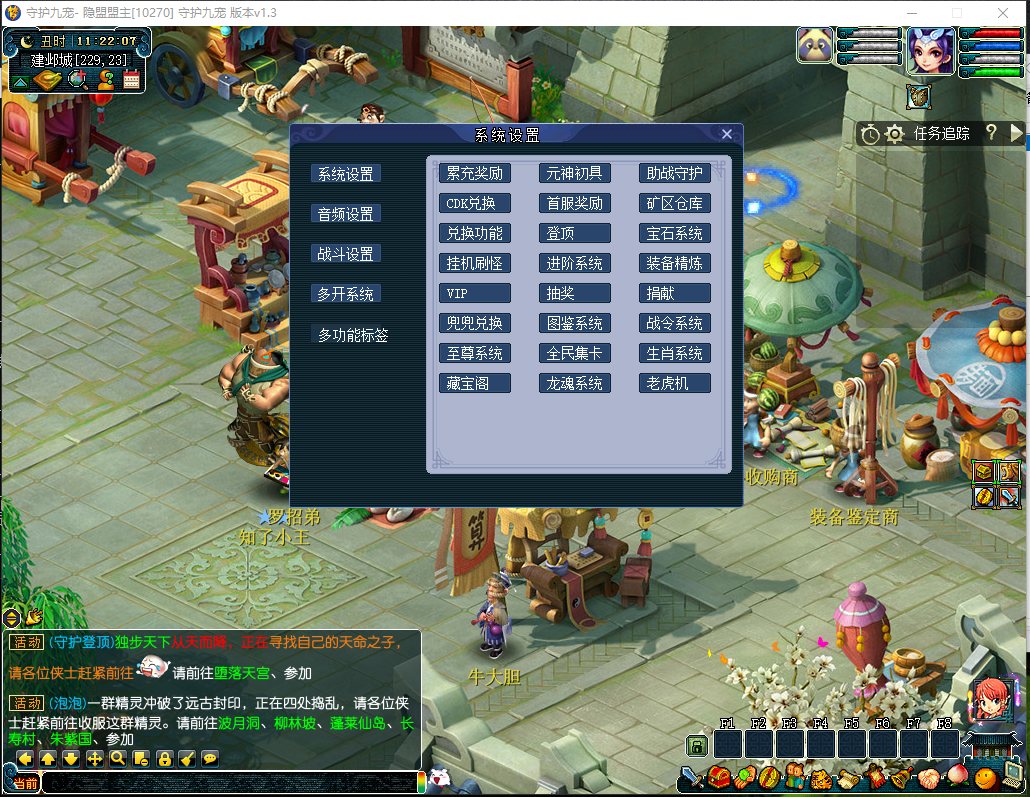Choose the 助战守护 button

click(675, 173)
